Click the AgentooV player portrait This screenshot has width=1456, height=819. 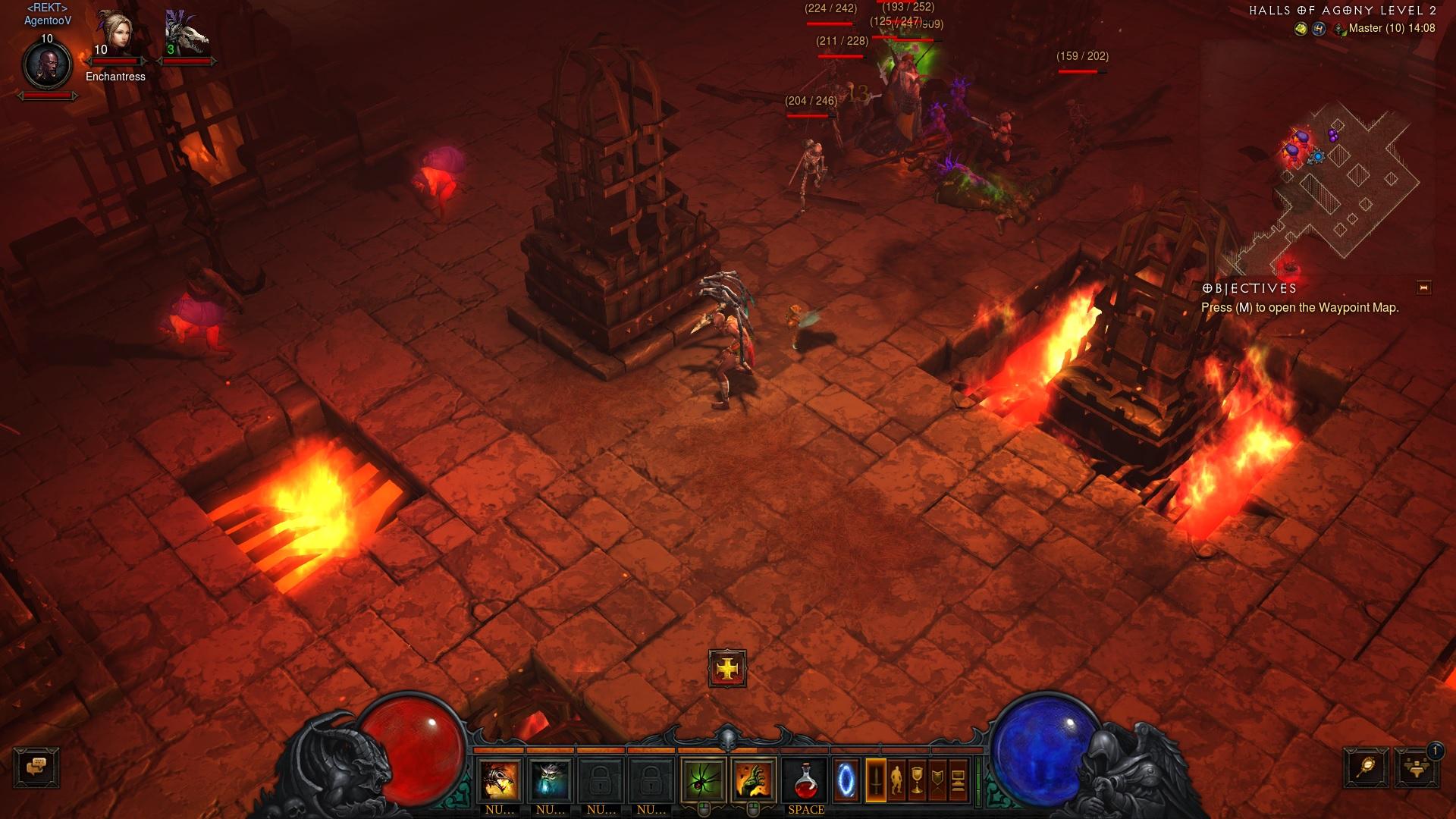click(x=47, y=66)
